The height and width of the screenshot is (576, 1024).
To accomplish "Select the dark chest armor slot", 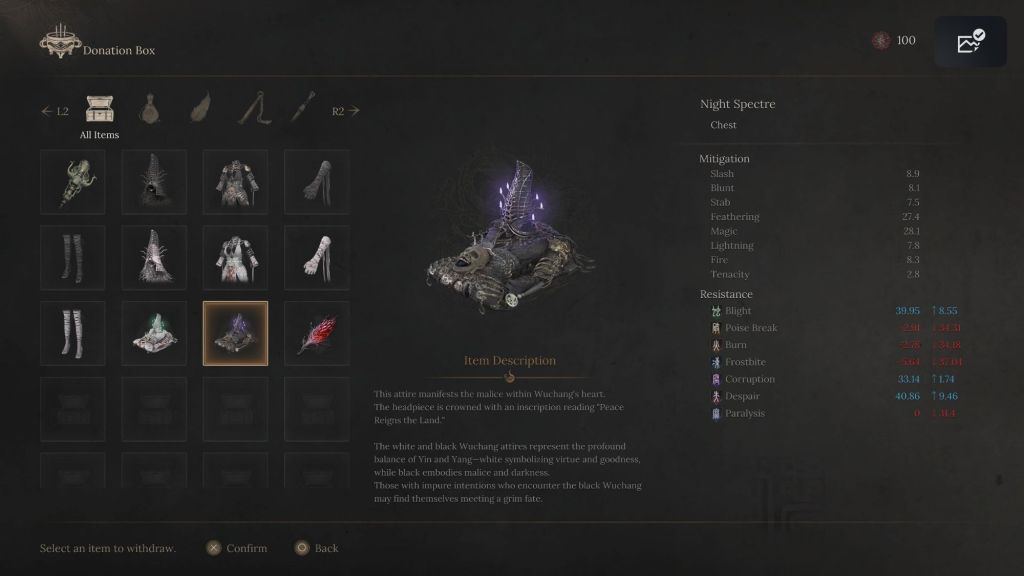I will [235, 182].
